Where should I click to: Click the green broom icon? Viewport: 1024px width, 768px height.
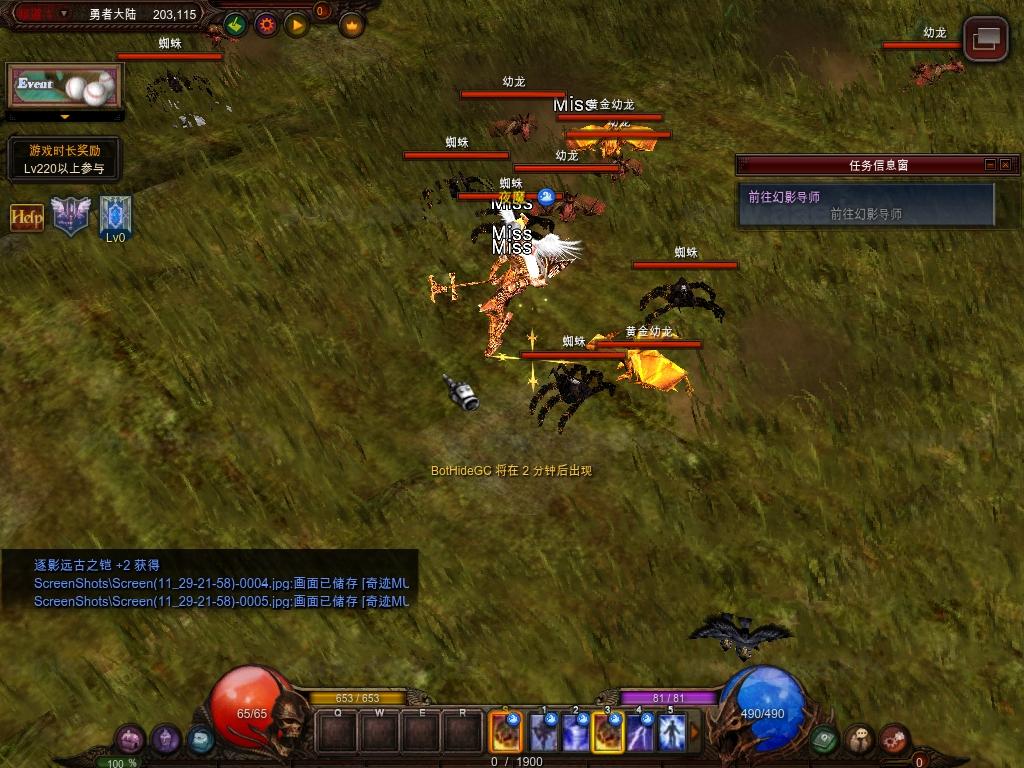(x=235, y=24)
